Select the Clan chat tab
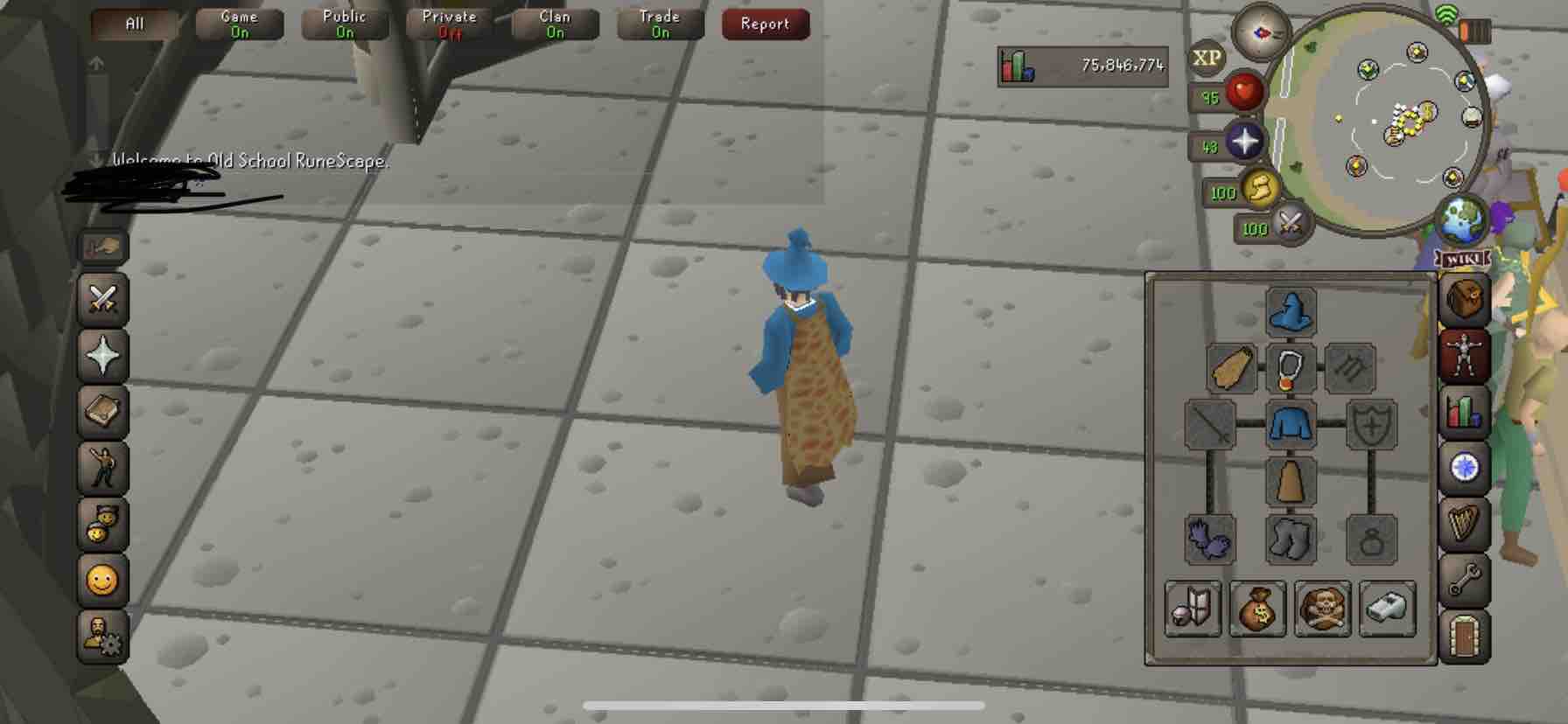This screenshot has width=1568, height=724. pyautogui.click(x=554, y=23)
